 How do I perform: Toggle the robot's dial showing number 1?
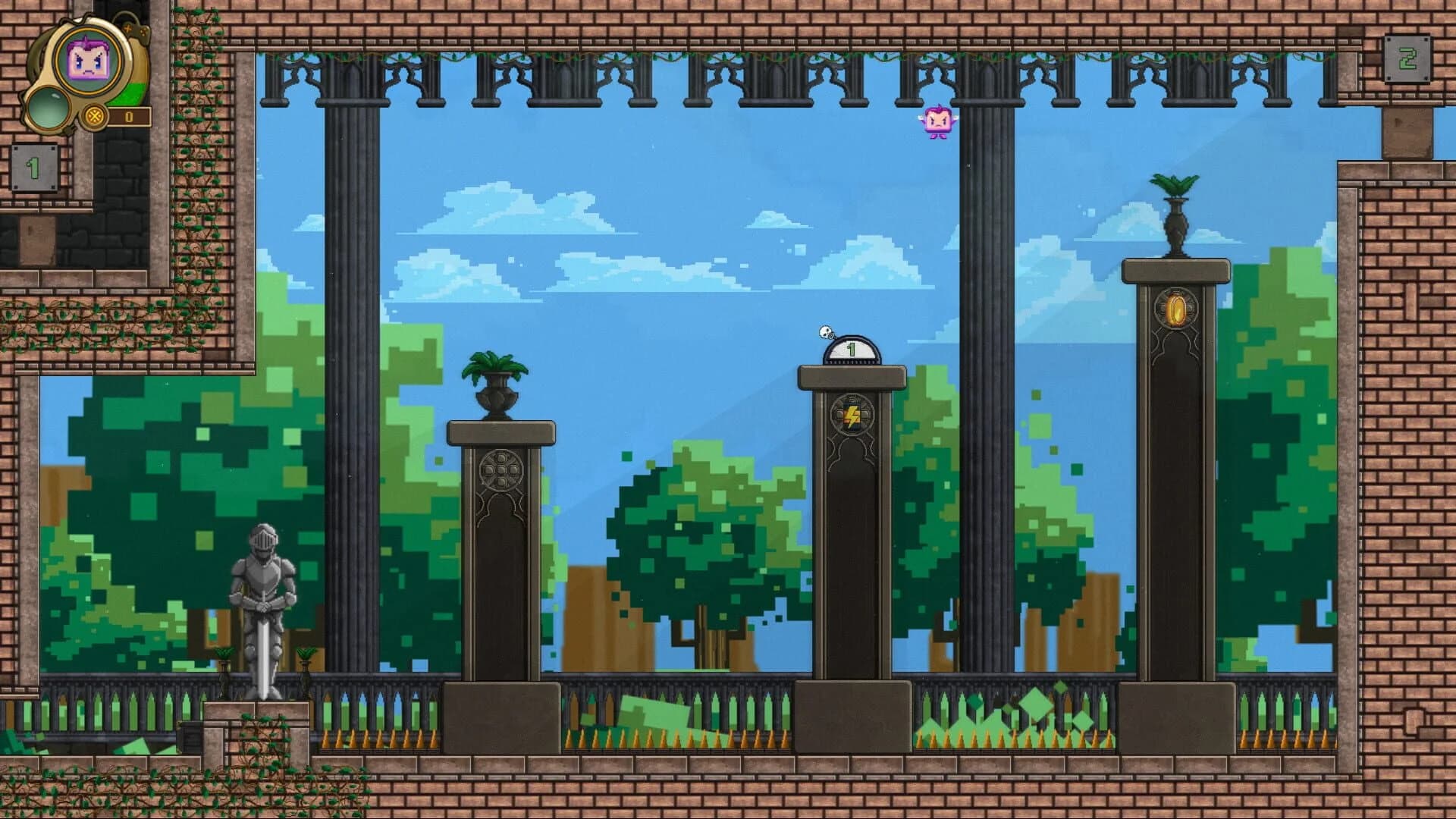click(x=851, y=349)
